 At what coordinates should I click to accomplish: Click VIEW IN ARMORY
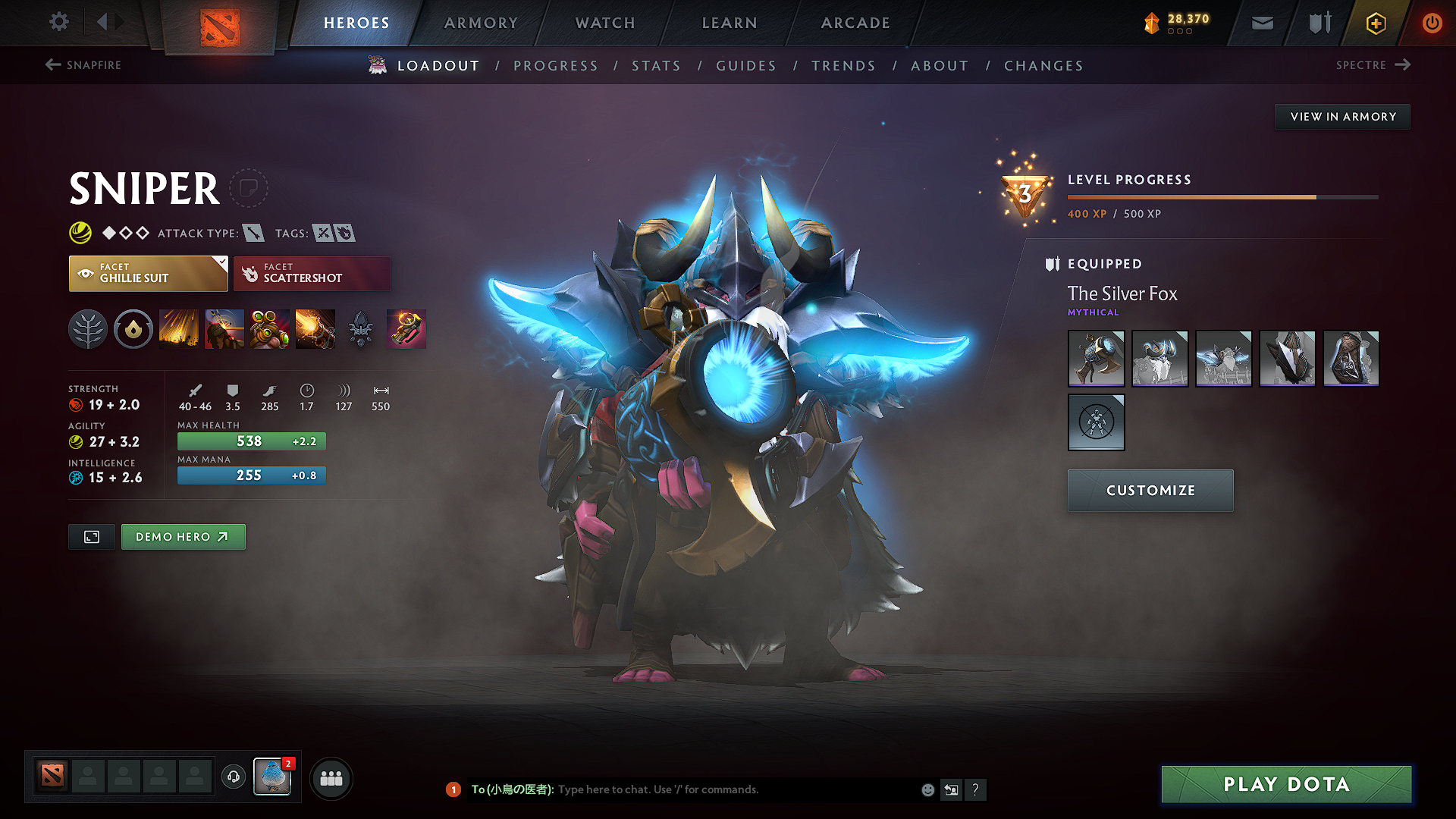[1342, 116]
